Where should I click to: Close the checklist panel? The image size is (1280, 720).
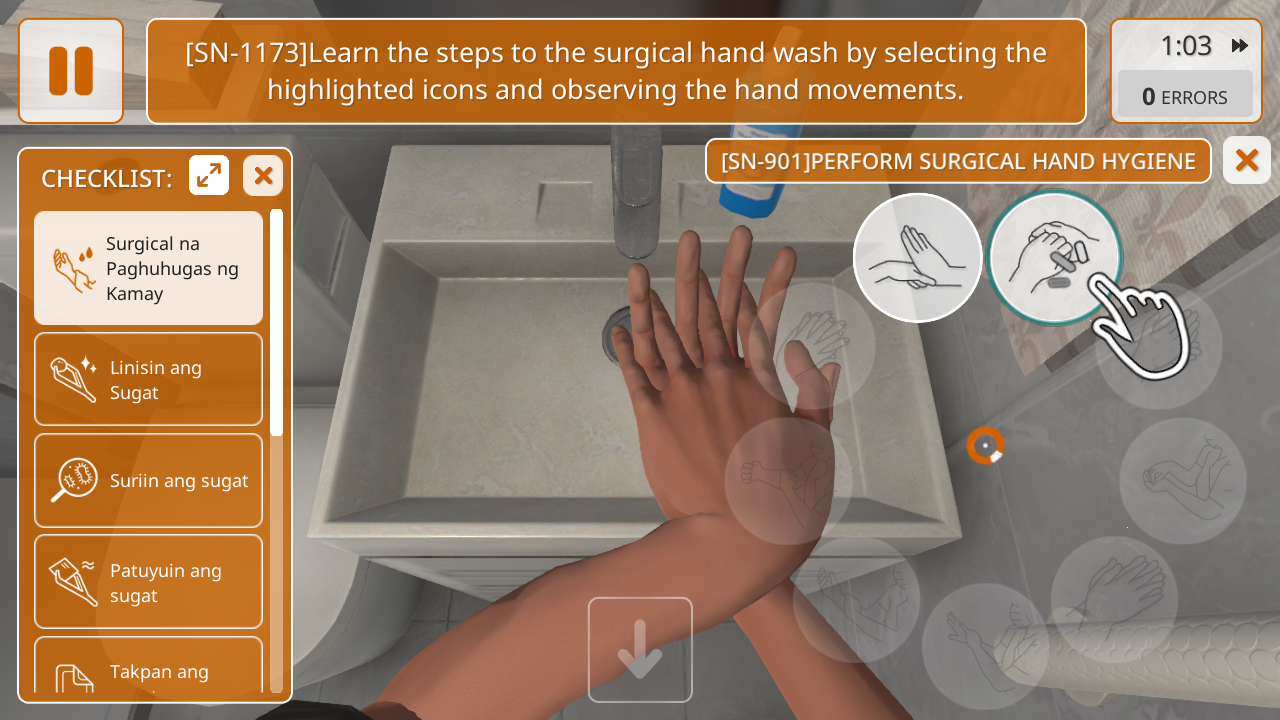point(263,176)
